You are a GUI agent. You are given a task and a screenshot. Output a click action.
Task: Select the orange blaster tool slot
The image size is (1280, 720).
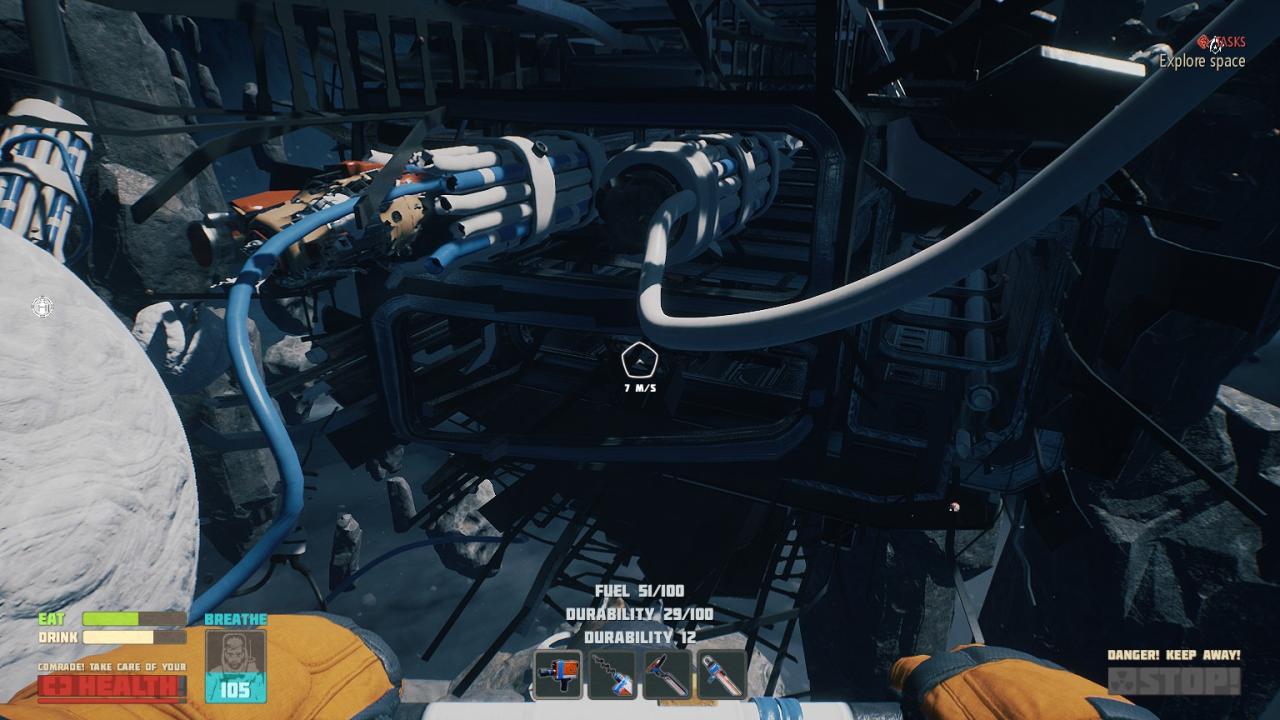559,674
